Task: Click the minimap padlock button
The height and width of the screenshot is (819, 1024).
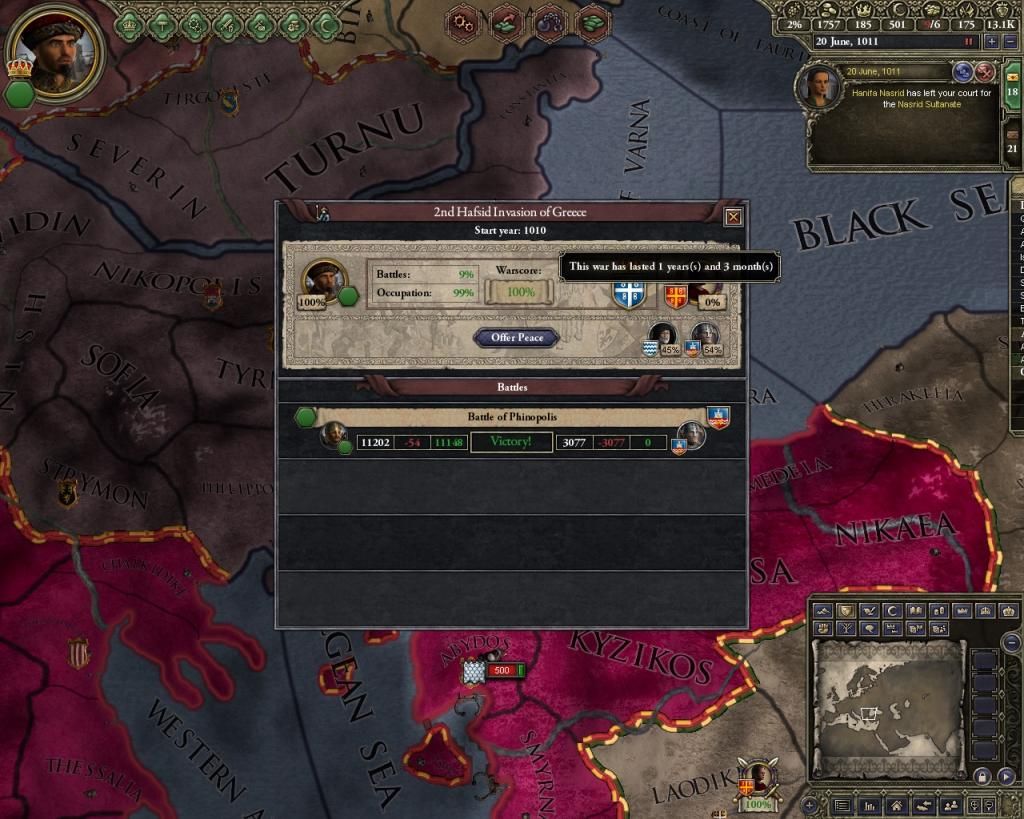Action: pyautogui.click(x=984, y=778)
